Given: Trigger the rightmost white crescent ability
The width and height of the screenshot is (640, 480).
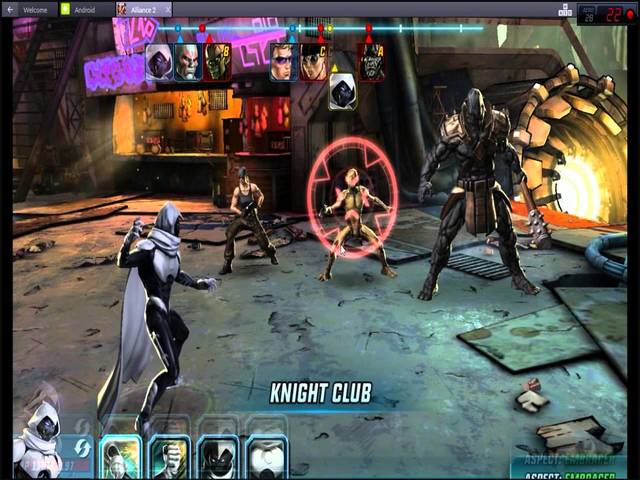Looking at the screenshot, I should (x=266, y=458).
